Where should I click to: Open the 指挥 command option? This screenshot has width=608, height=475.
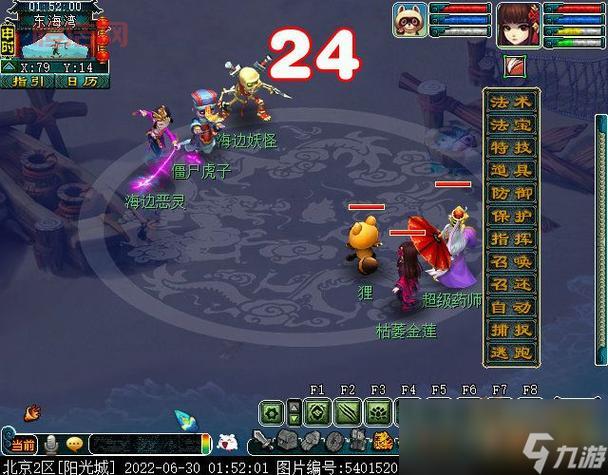pos(511,239)
